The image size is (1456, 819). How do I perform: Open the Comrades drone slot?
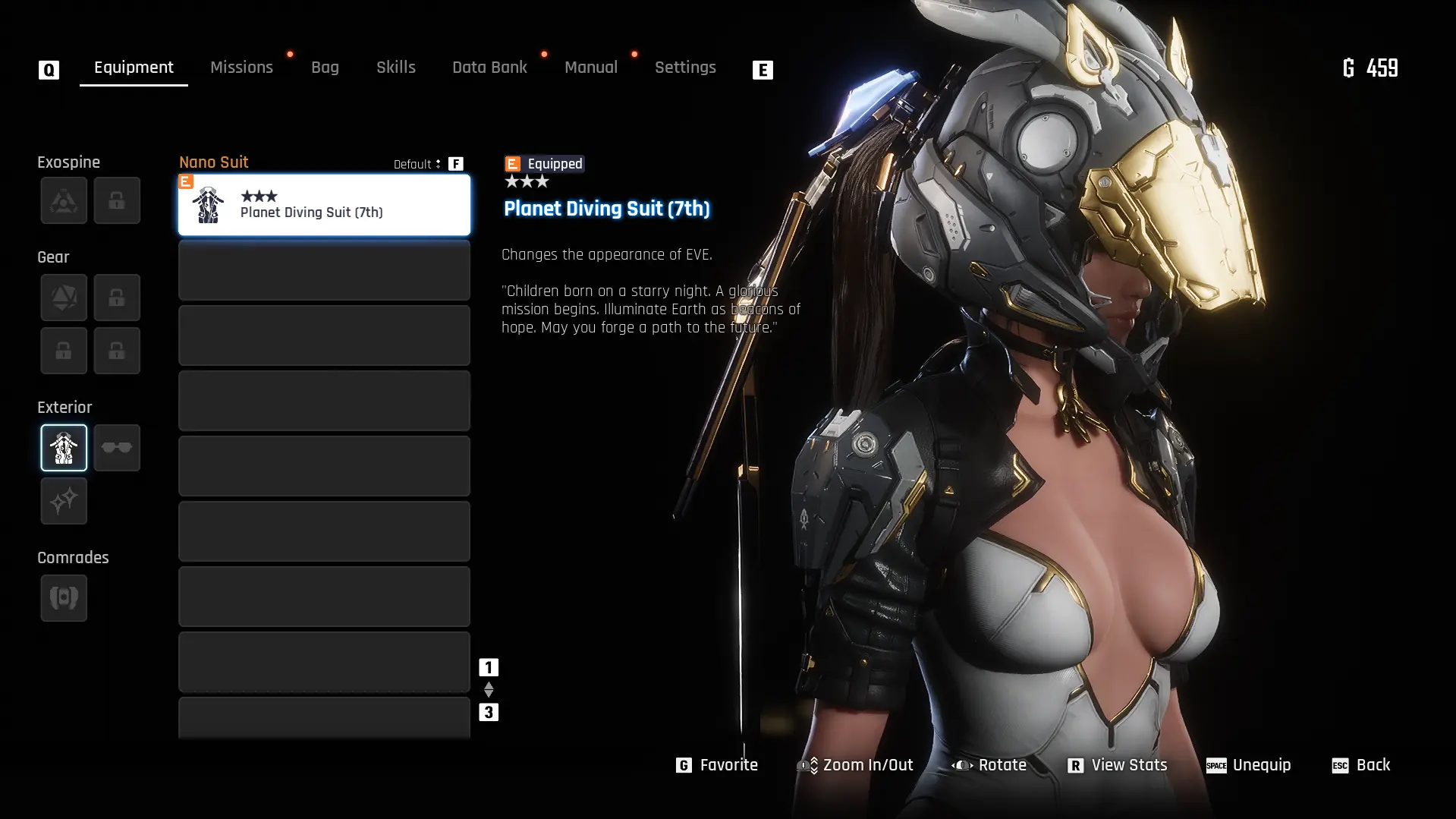[64, 597]
